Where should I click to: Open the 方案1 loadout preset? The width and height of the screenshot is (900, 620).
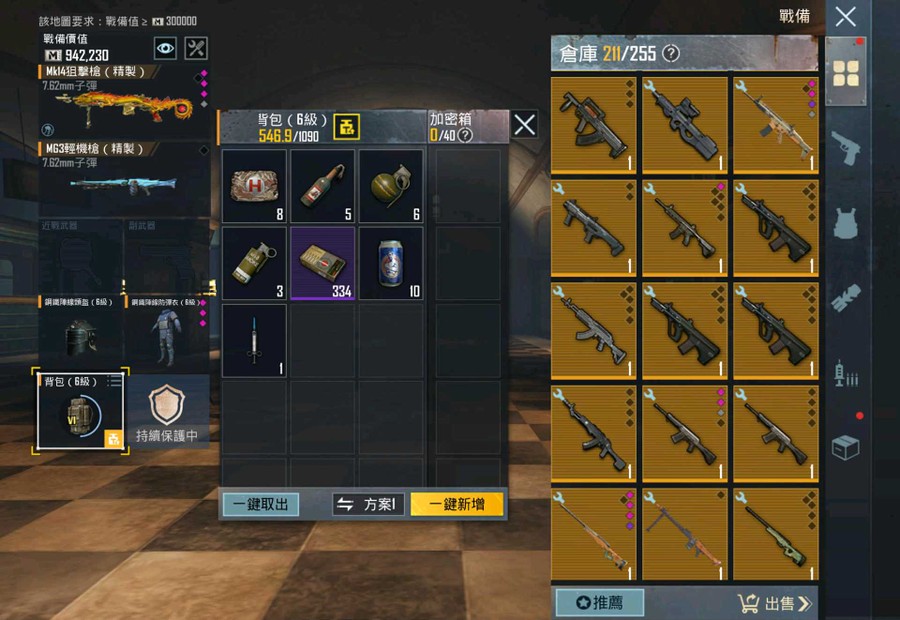coord(368,504)
